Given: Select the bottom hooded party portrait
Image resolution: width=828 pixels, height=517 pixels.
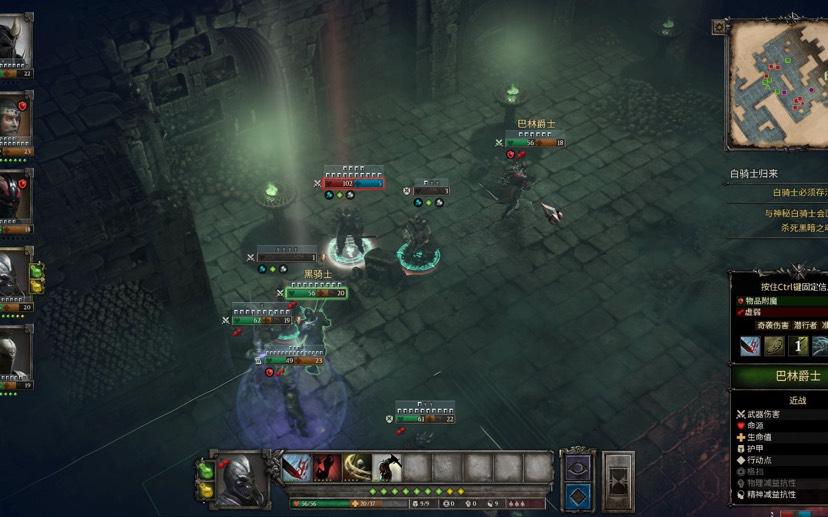Looking at the screenshot, I should [14, 352].
